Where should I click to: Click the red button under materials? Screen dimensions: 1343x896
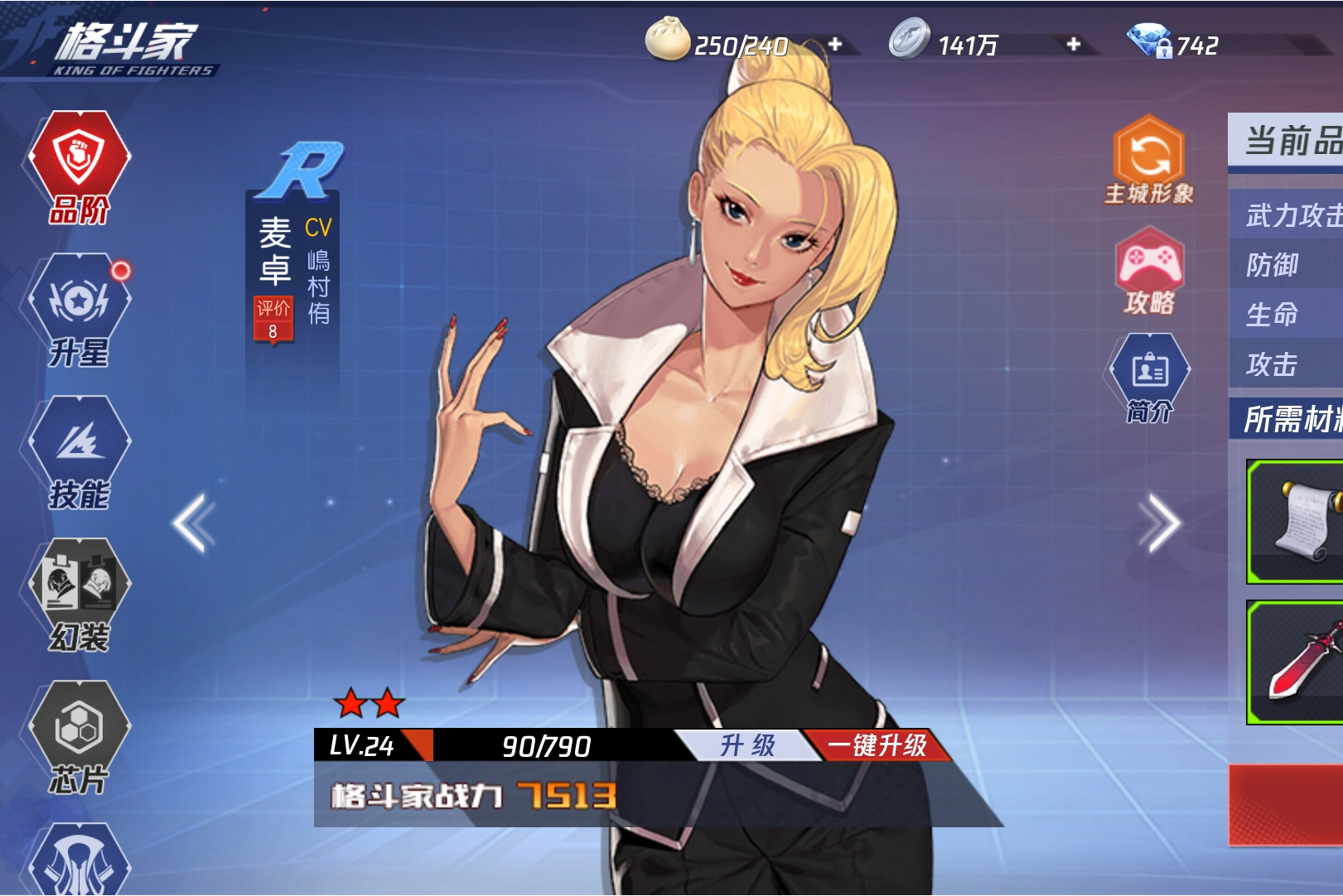click(1286, 805)
